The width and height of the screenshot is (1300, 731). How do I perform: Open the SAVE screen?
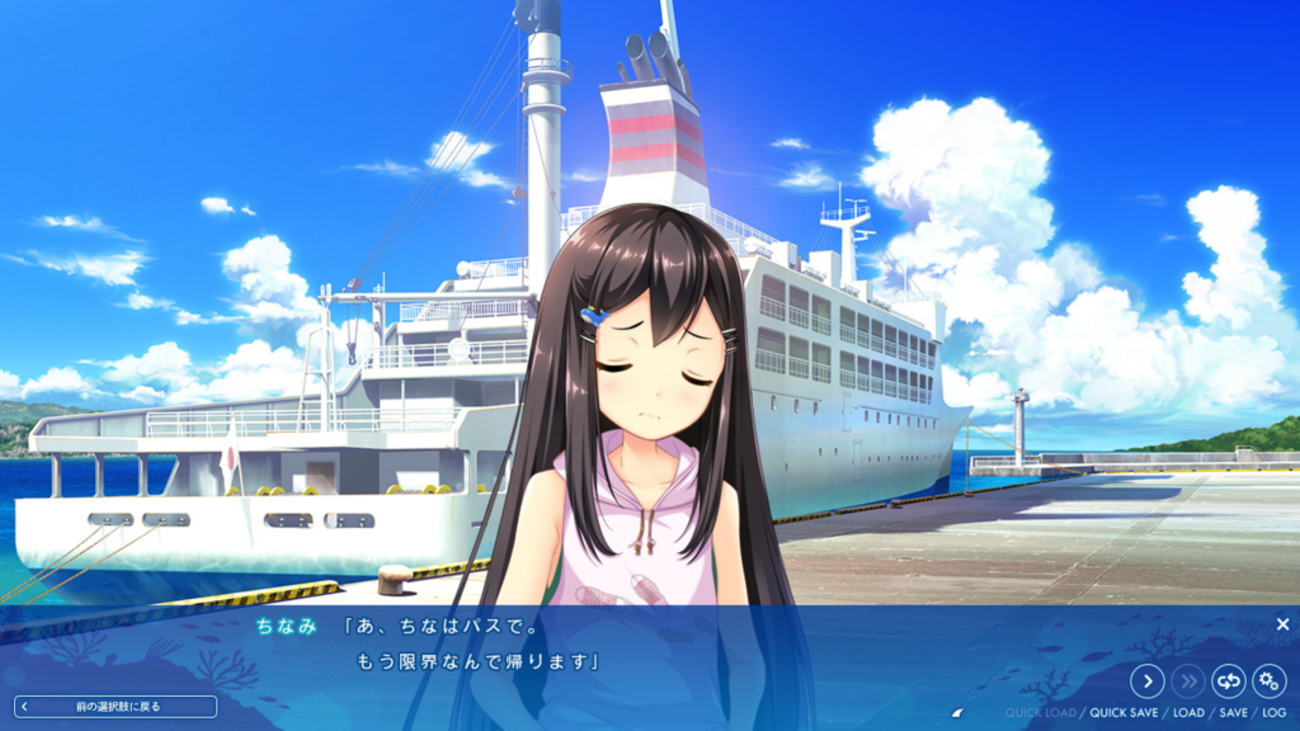pos(1233,713)
